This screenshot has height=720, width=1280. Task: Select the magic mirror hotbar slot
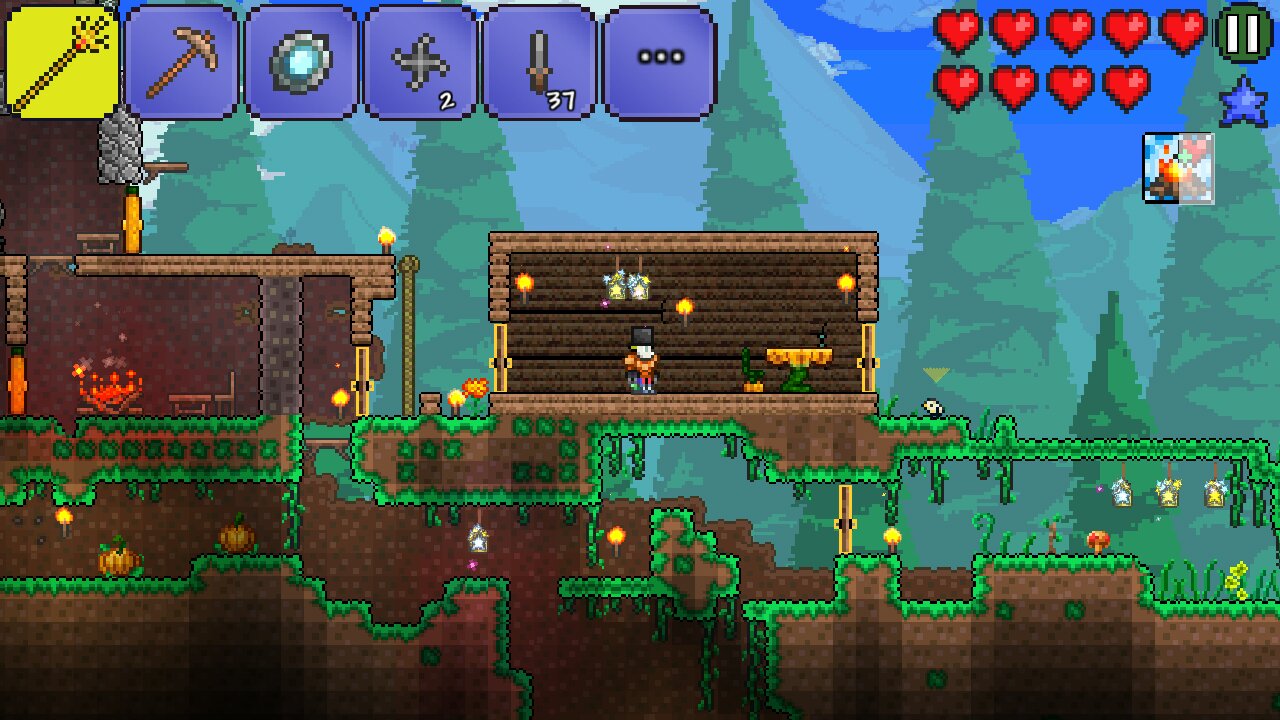click(x=301, y=62)
